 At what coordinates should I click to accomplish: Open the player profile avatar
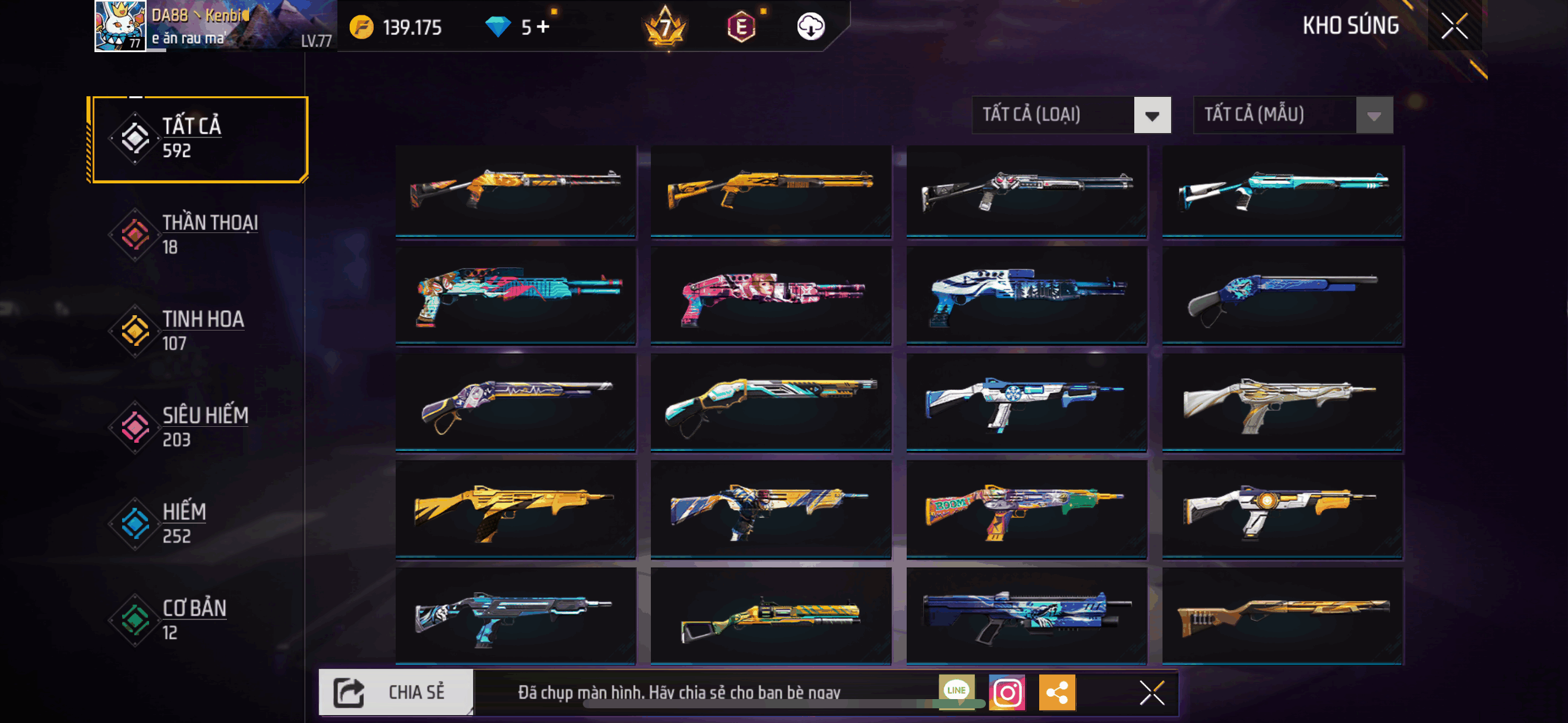[x=120, y=26]
